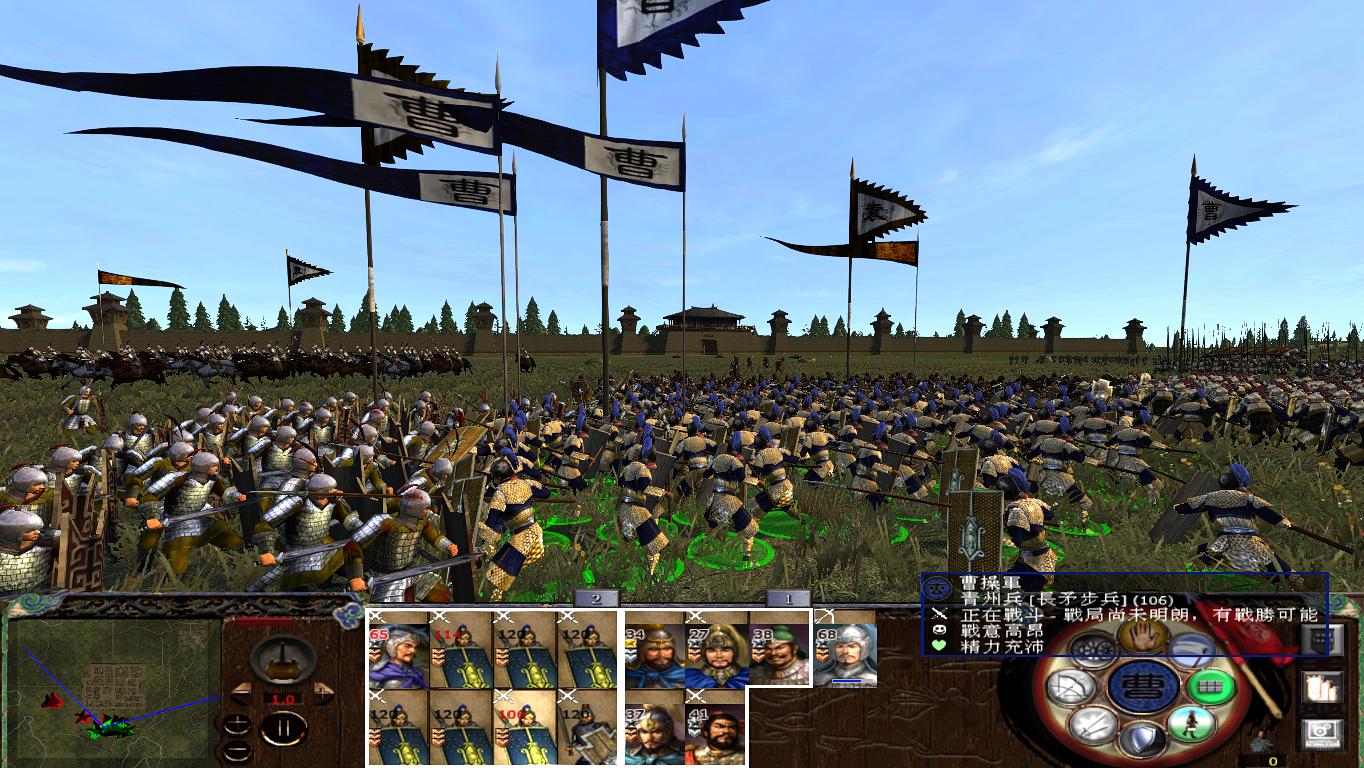This screenshot has width=1364, height=768.
Task: Enable fire at will crossbow icon
Action: pos(1071,685)
